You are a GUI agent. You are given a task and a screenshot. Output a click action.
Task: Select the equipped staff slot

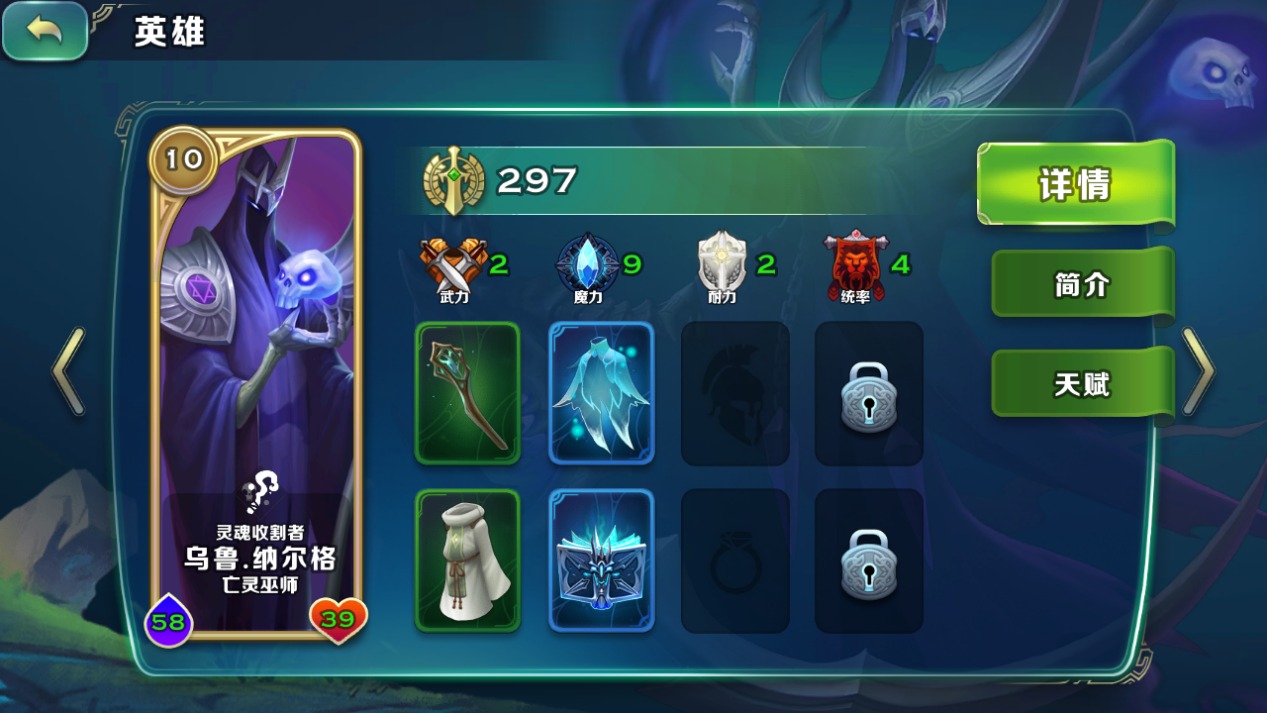468,393
